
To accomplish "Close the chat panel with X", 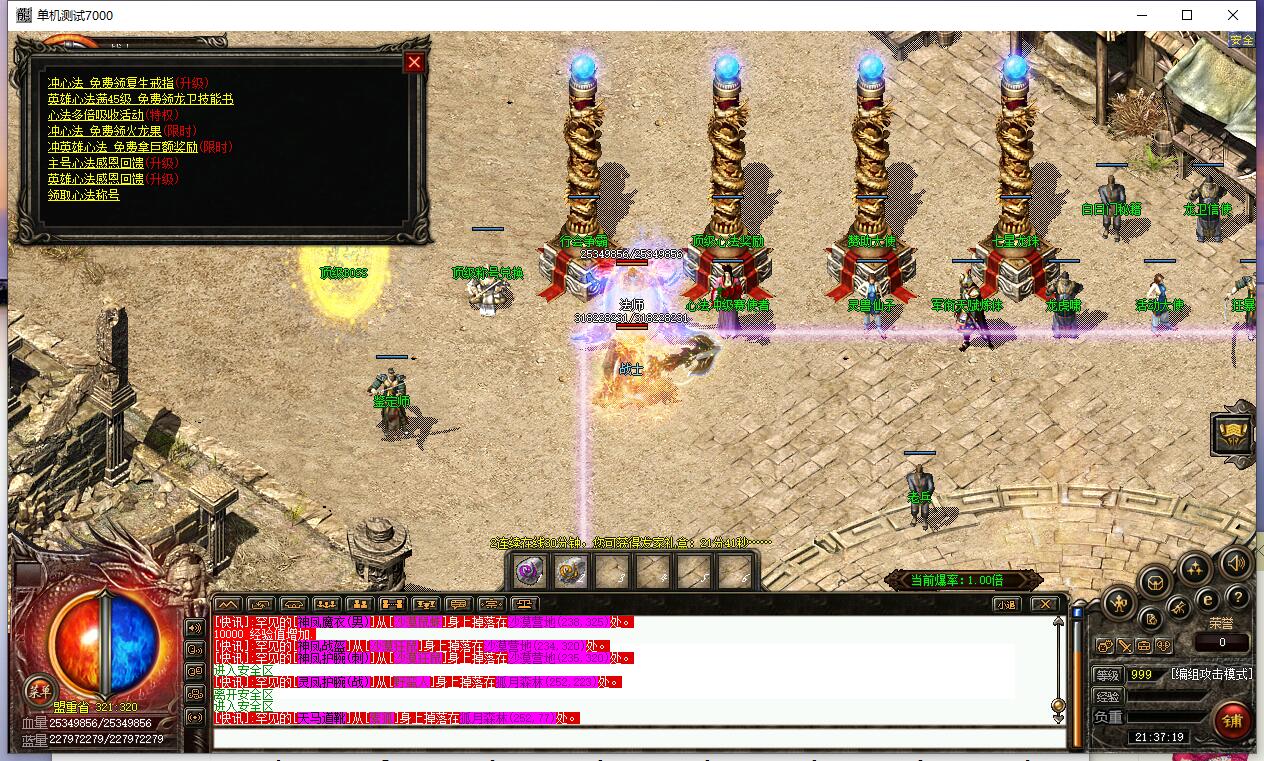I will pos(1044,604).
